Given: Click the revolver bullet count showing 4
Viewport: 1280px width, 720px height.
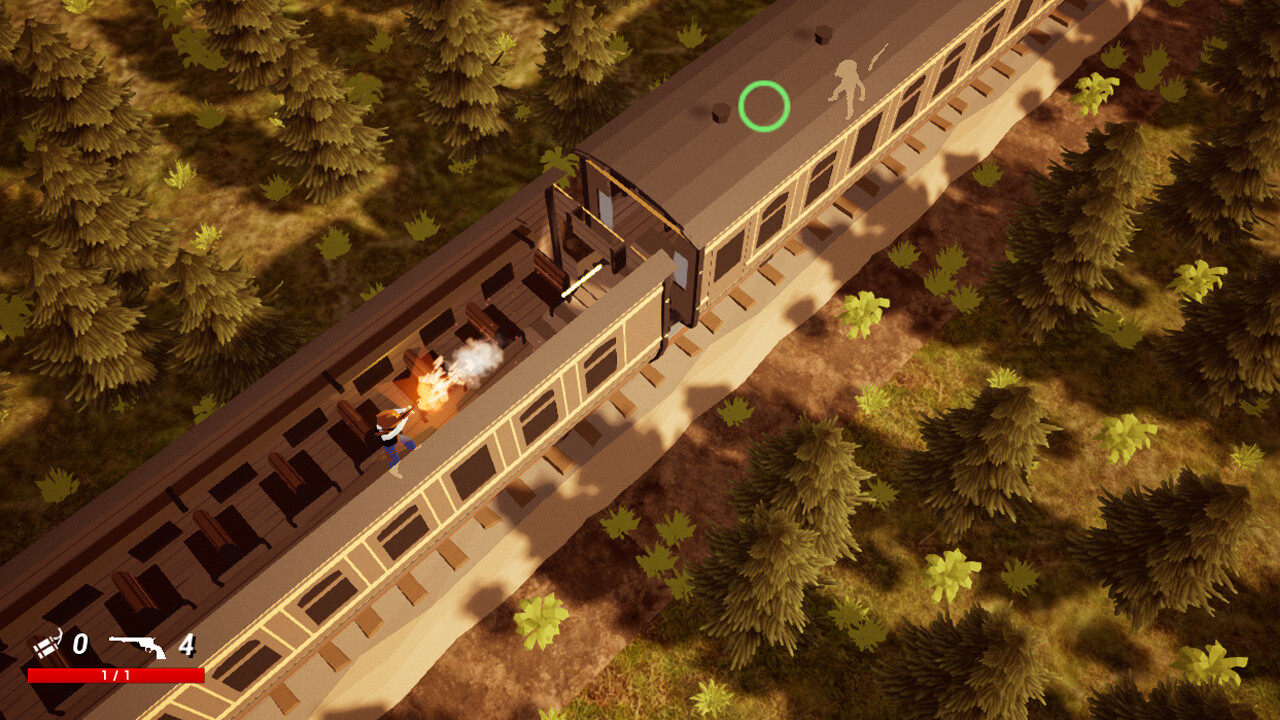Looking at the screenshot, I should pyautogui.click(x=188, y=645).
